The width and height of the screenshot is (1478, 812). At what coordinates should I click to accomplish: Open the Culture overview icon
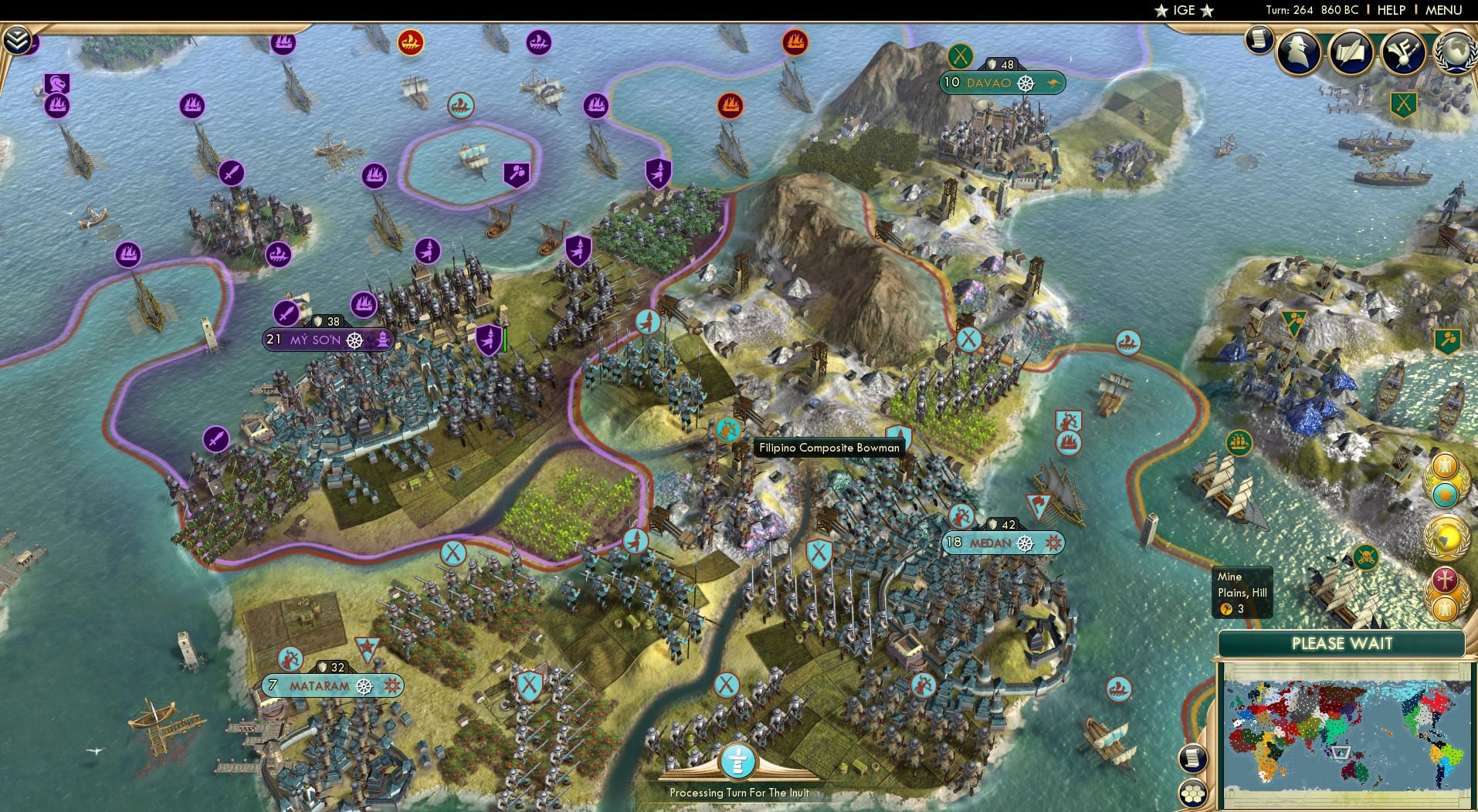(x=1403, y=52)
